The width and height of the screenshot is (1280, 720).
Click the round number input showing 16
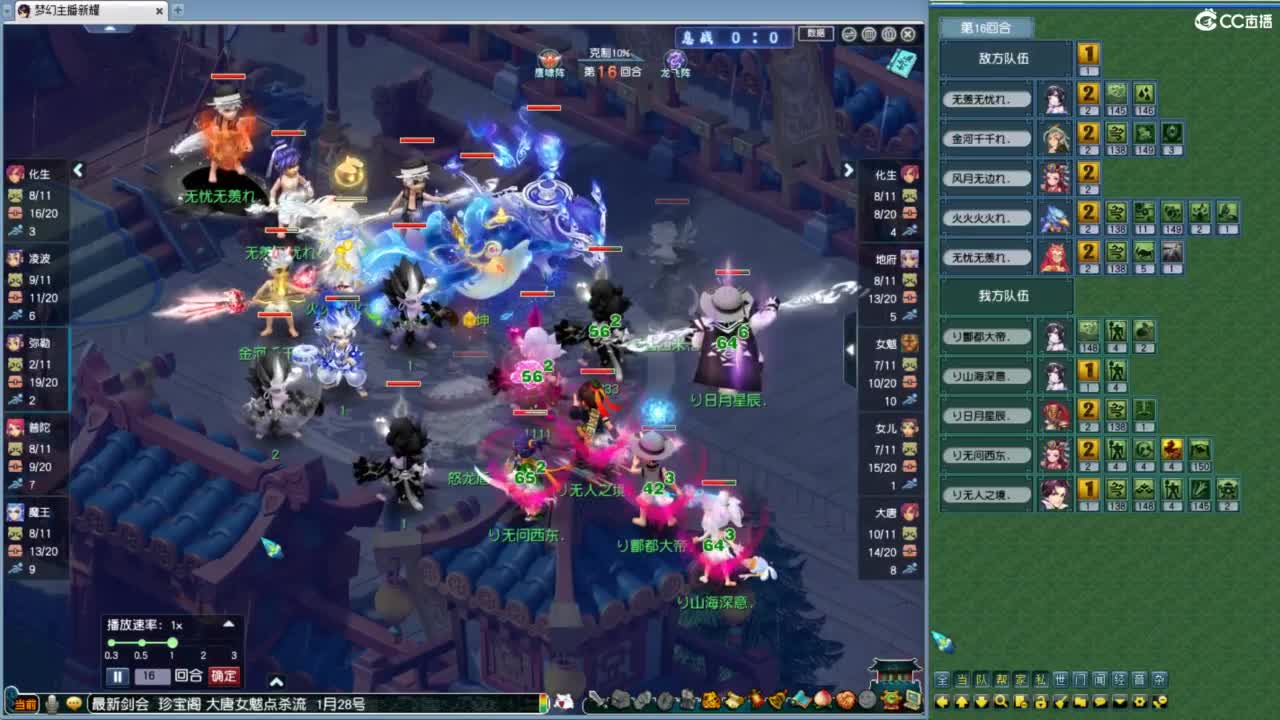pyautogui.click(x=152, y=675)
